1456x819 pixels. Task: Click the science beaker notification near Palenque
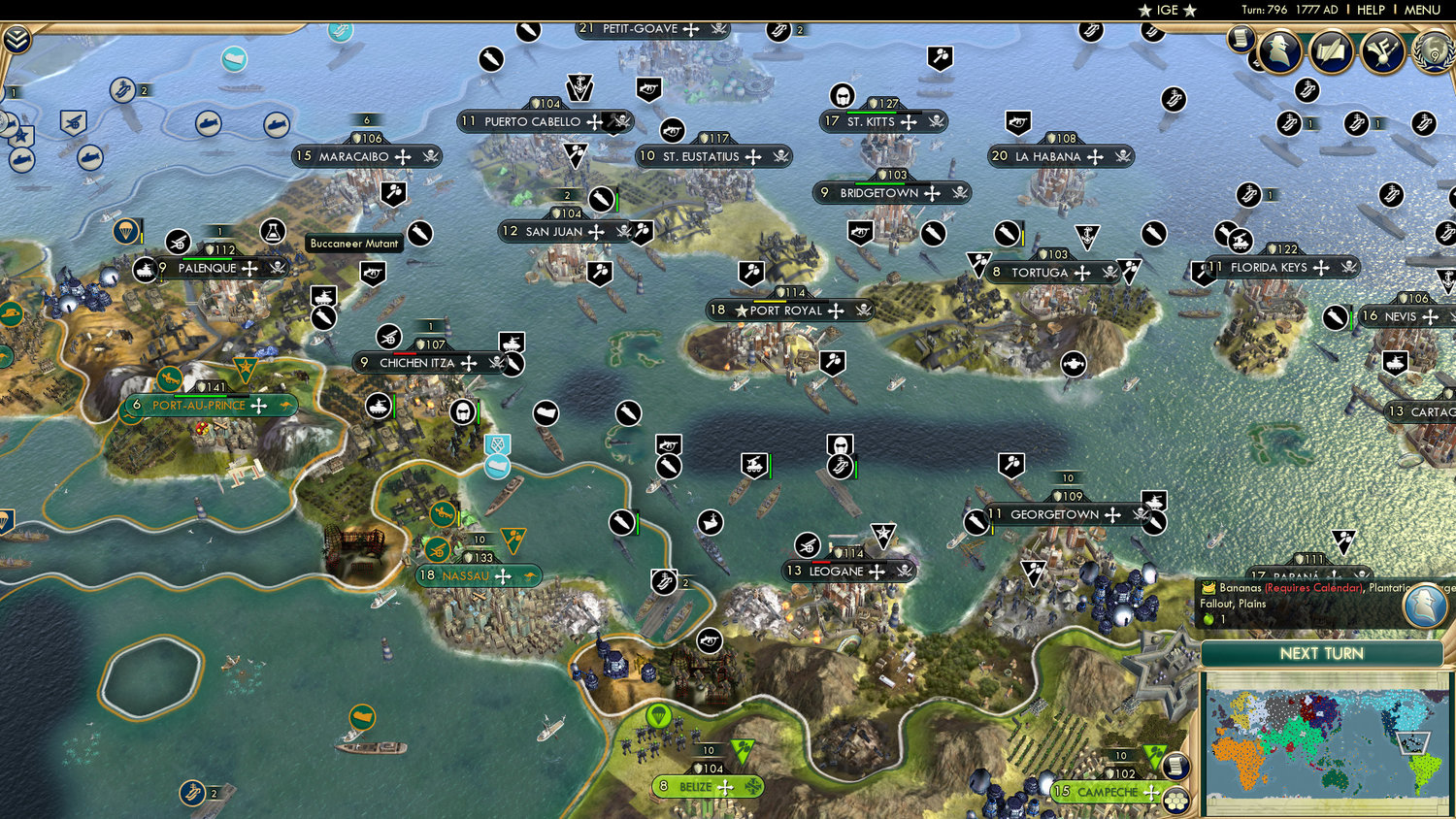[273, 231]
